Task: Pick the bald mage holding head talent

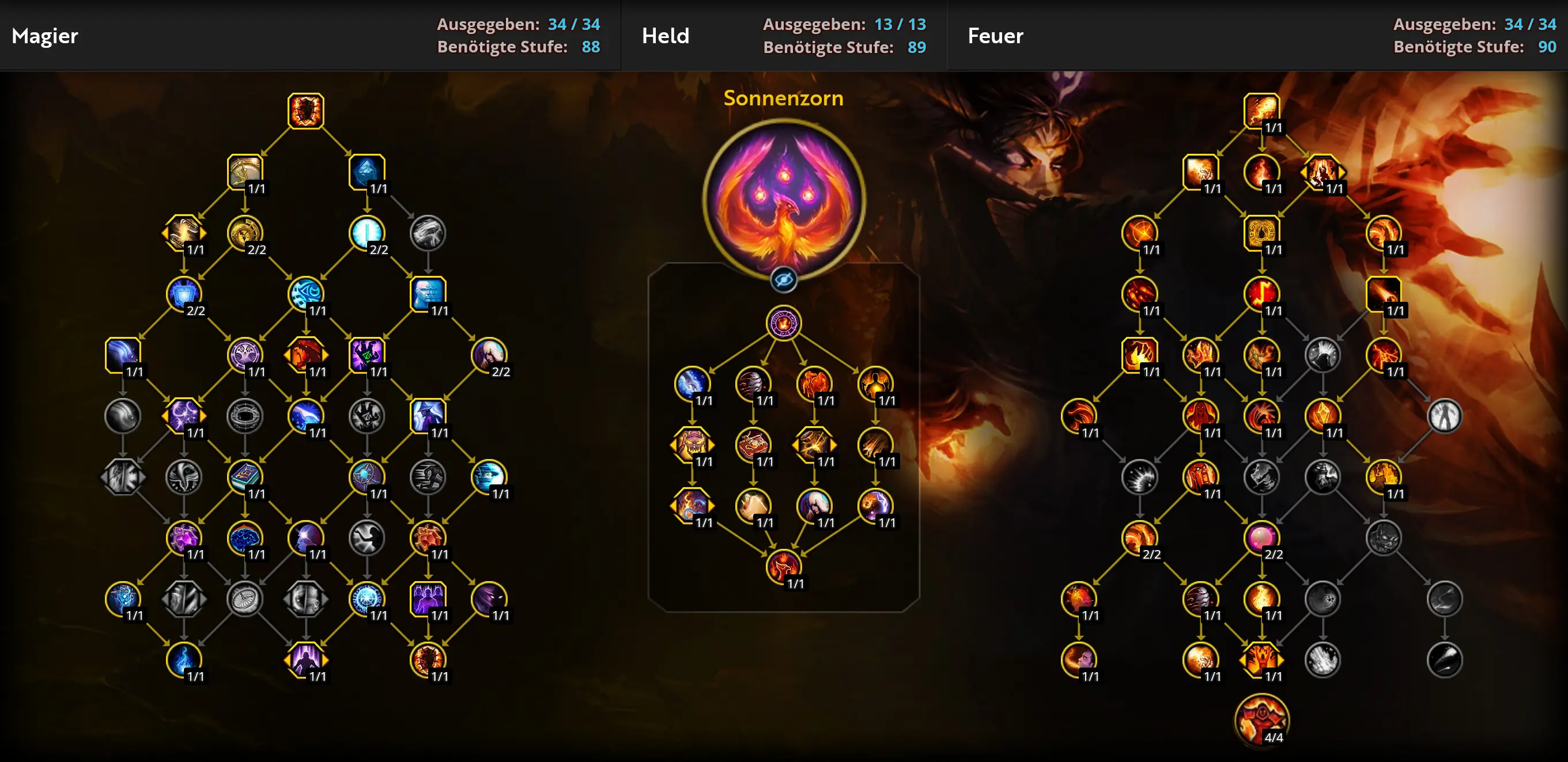Action: (x=489, y=354)
